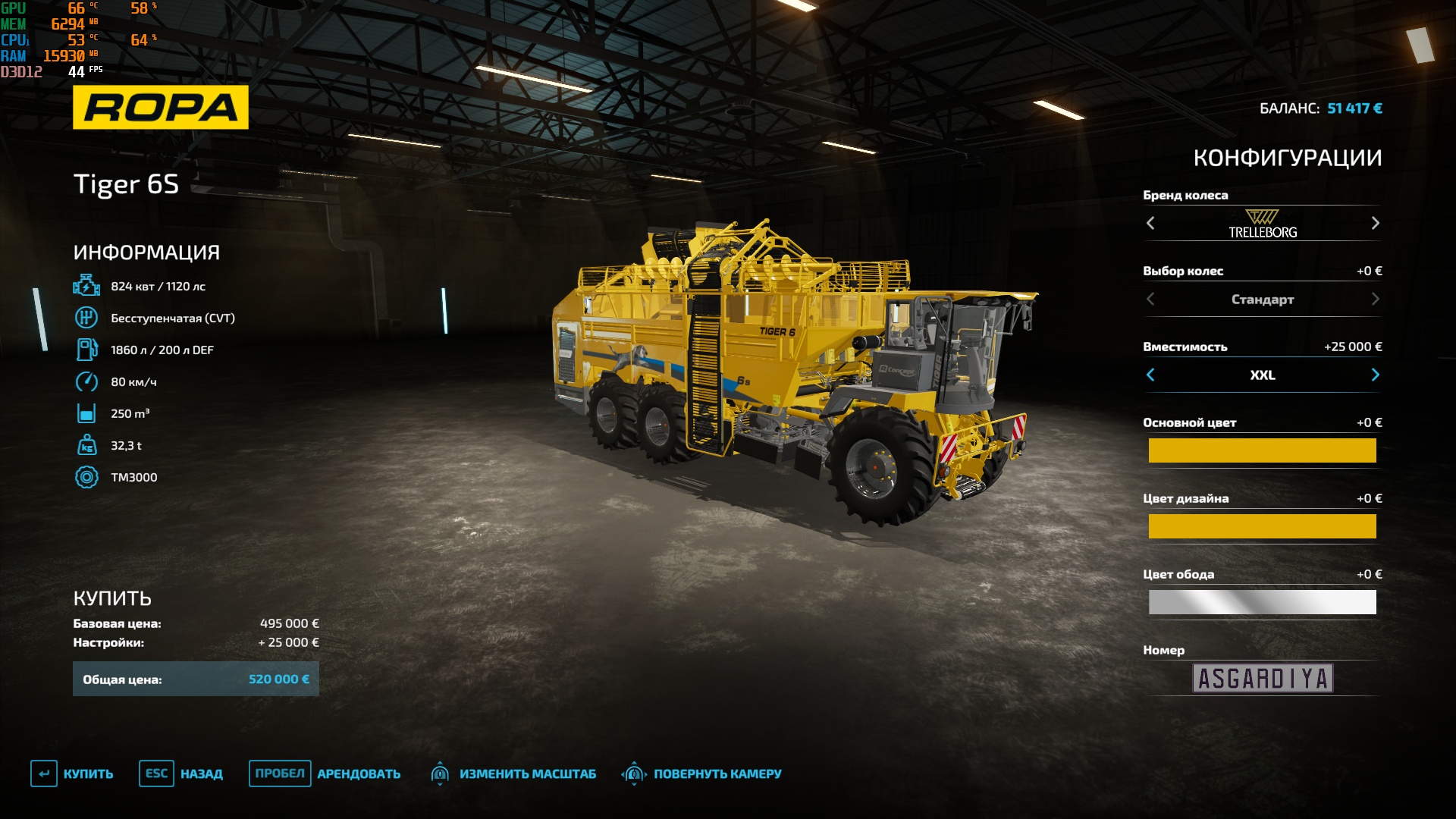The width and height of the screenshot is (1456, 819).
Task: Click АРЕНДОВАТЬ to rent the vehicle
Action: 359,774
